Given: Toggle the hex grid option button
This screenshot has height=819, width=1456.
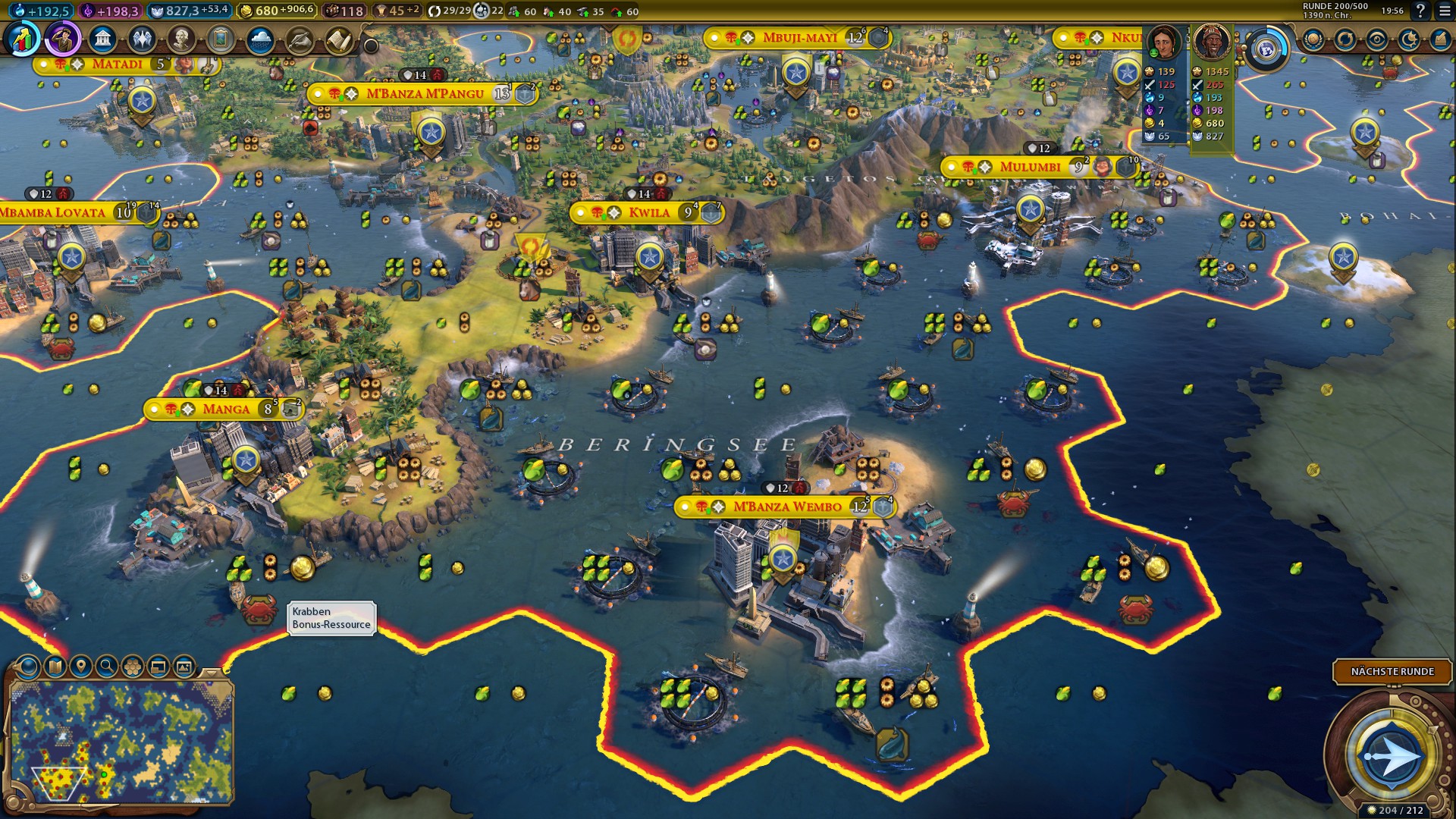Looking at the screenshot, I should tap(133, 667).
